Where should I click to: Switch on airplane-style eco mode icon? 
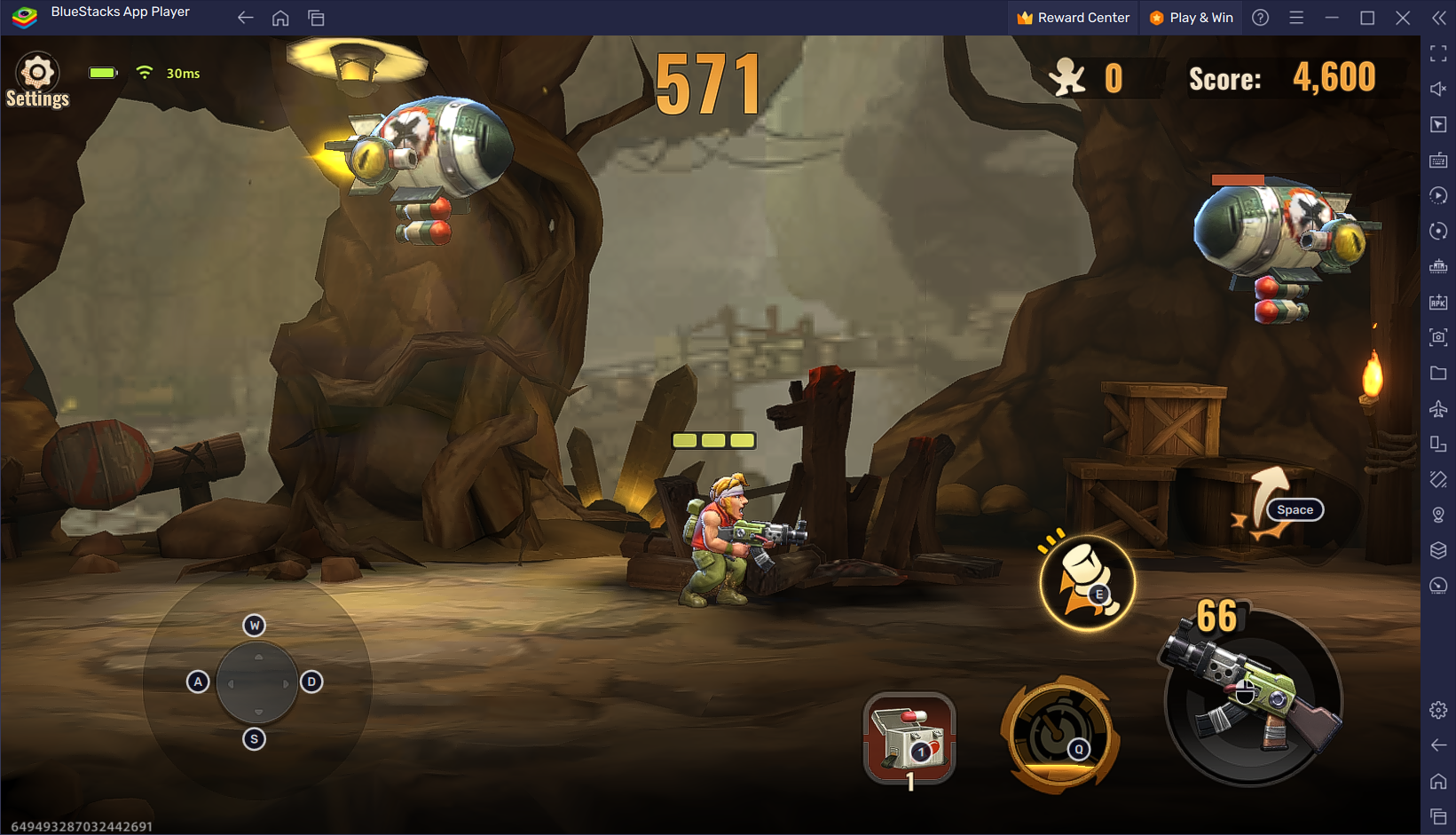click(1438, 409)
